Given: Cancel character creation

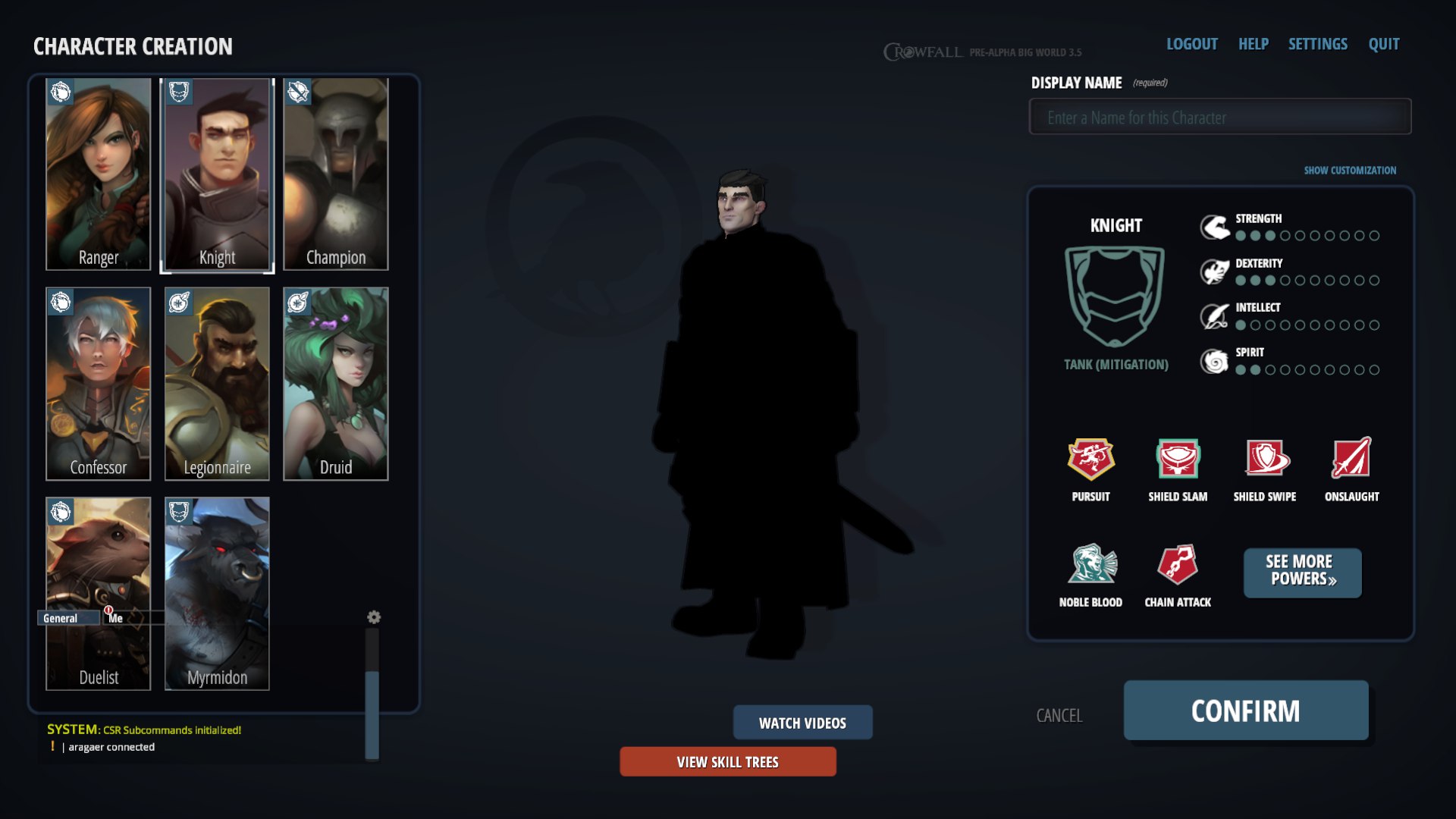Looking at the screenshot, I should [x=1059, y=715].
